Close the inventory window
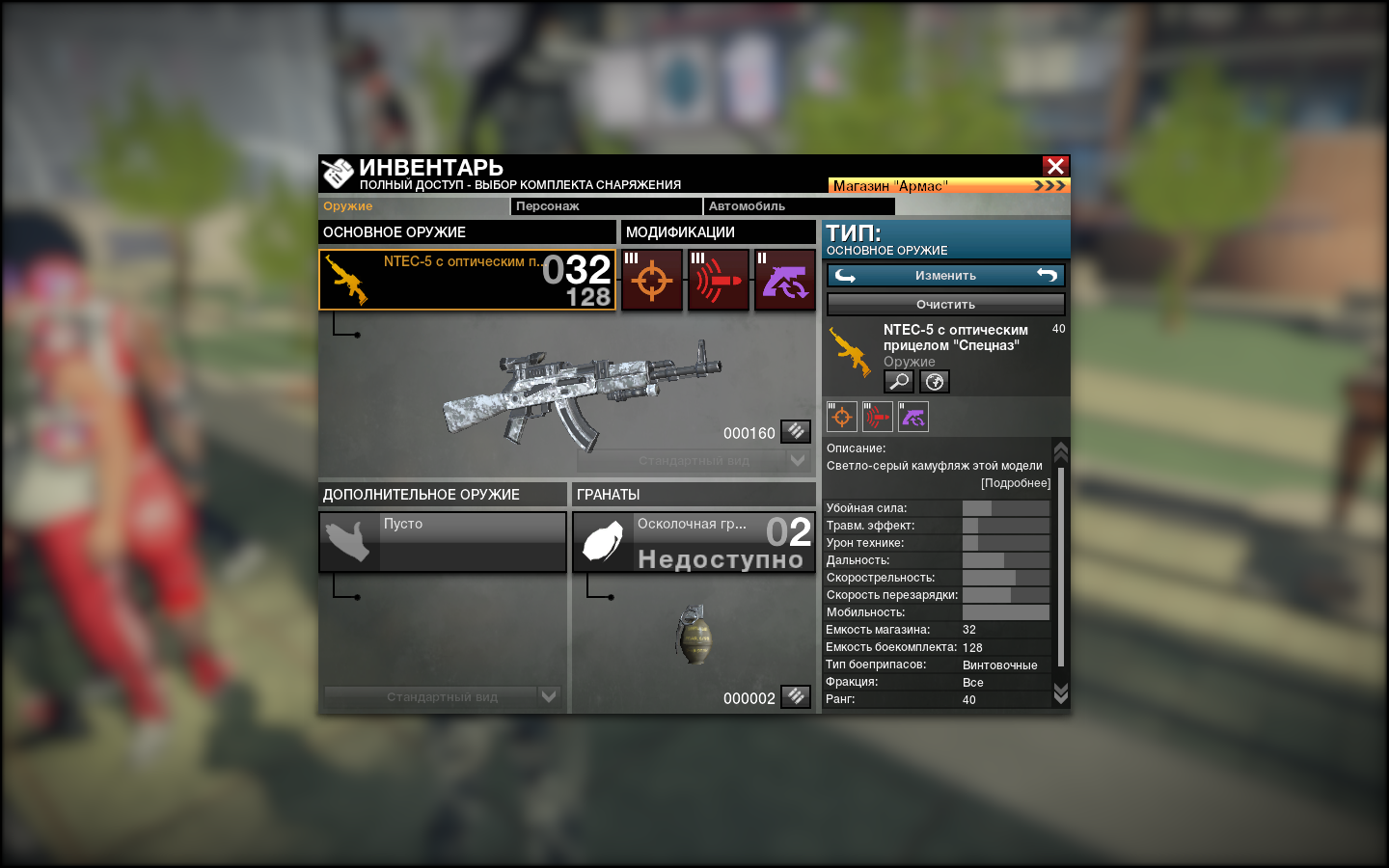Screen dimensions: 1389x868 click(1055, 166)
